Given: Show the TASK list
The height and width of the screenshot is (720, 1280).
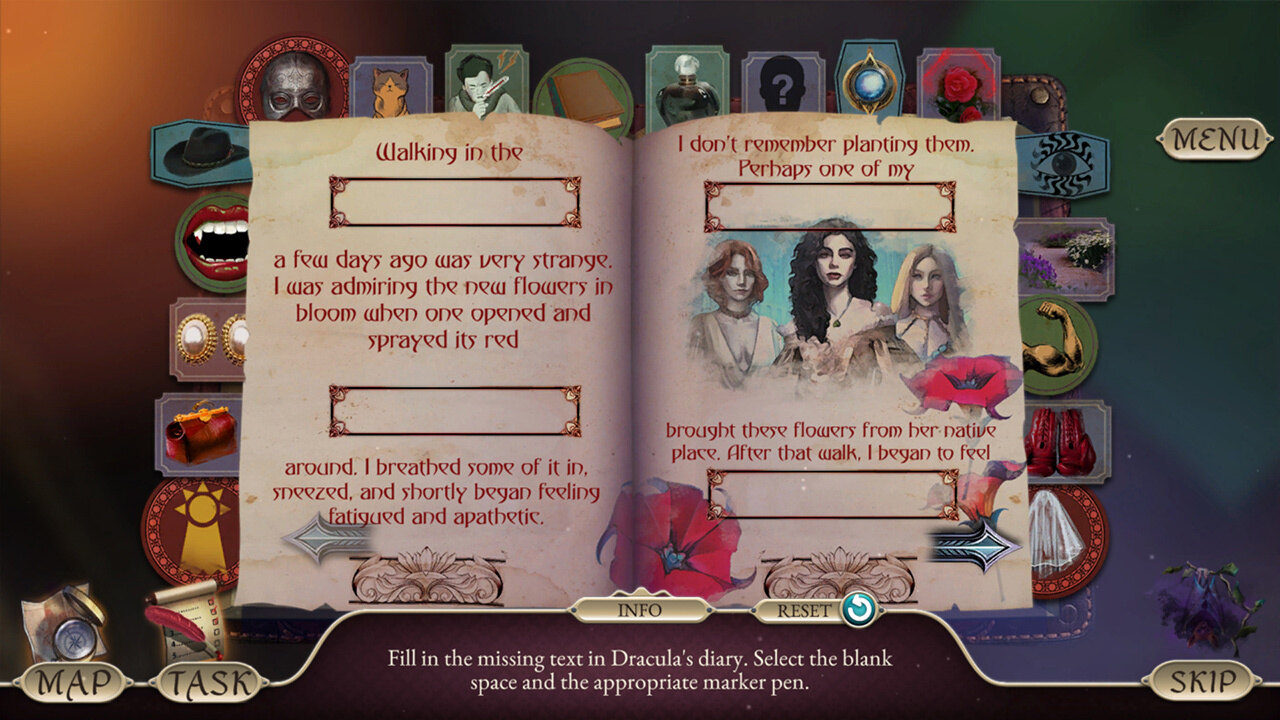Looking at the screenshot, I should tap(209, 683).
